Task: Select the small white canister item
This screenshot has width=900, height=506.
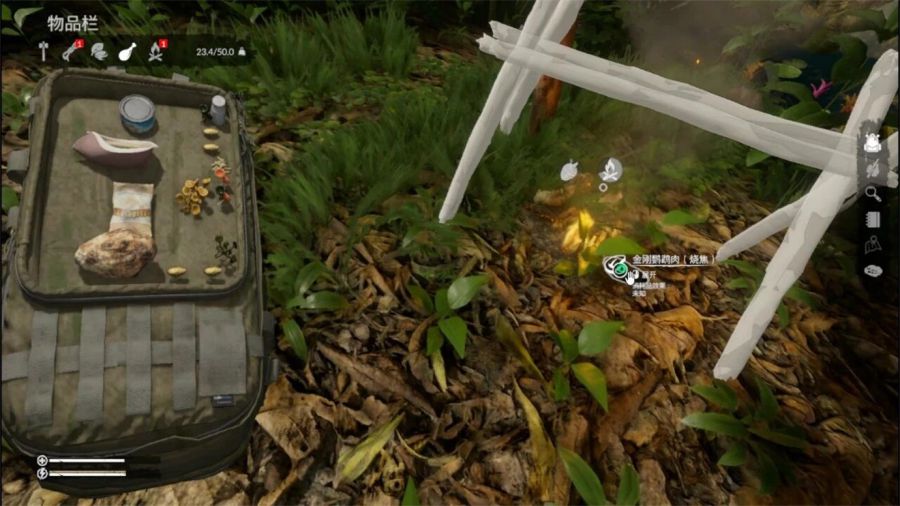Action: point(218,109)
